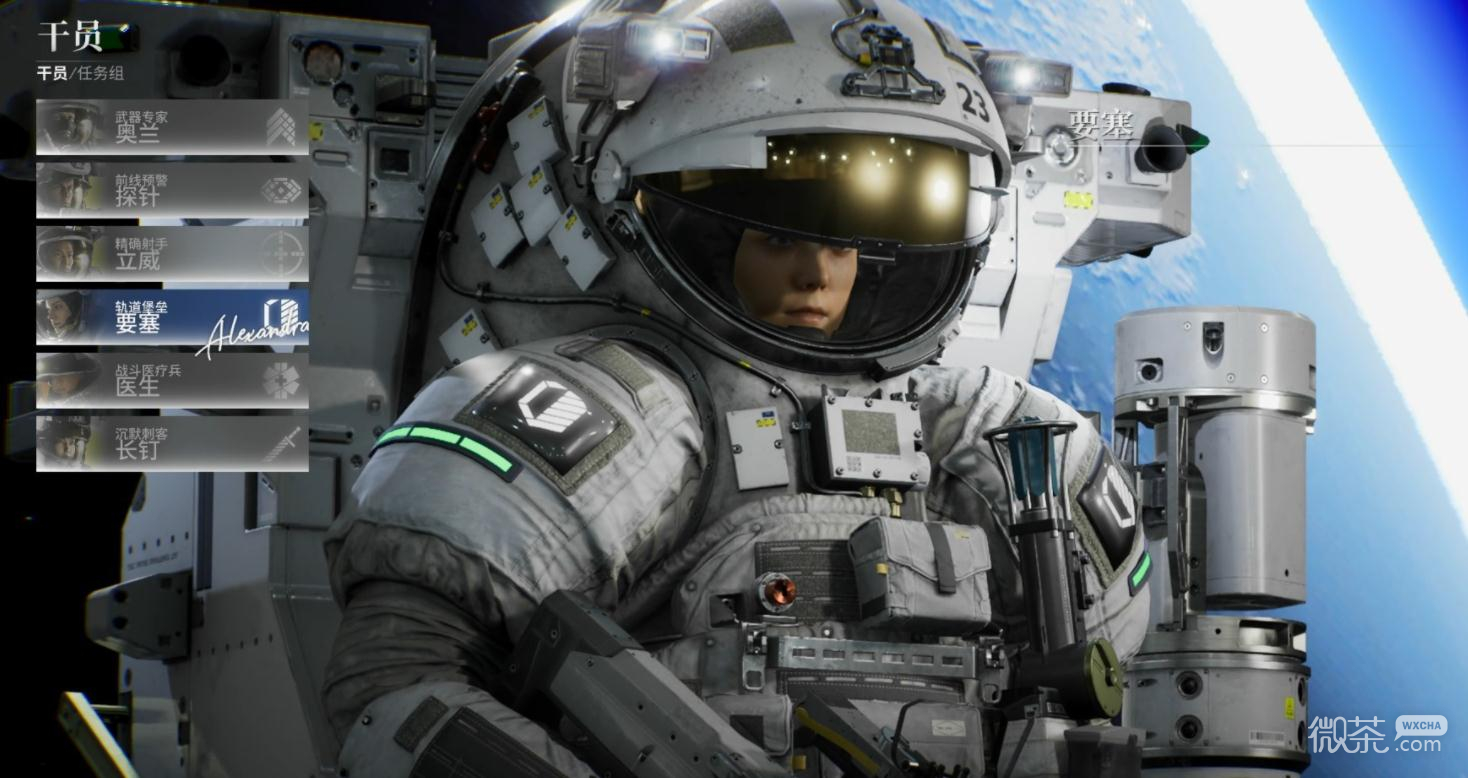Select silent assassin 长钉
The height and width of the screenshot is (778, 1468).
(x=172, y=443)
